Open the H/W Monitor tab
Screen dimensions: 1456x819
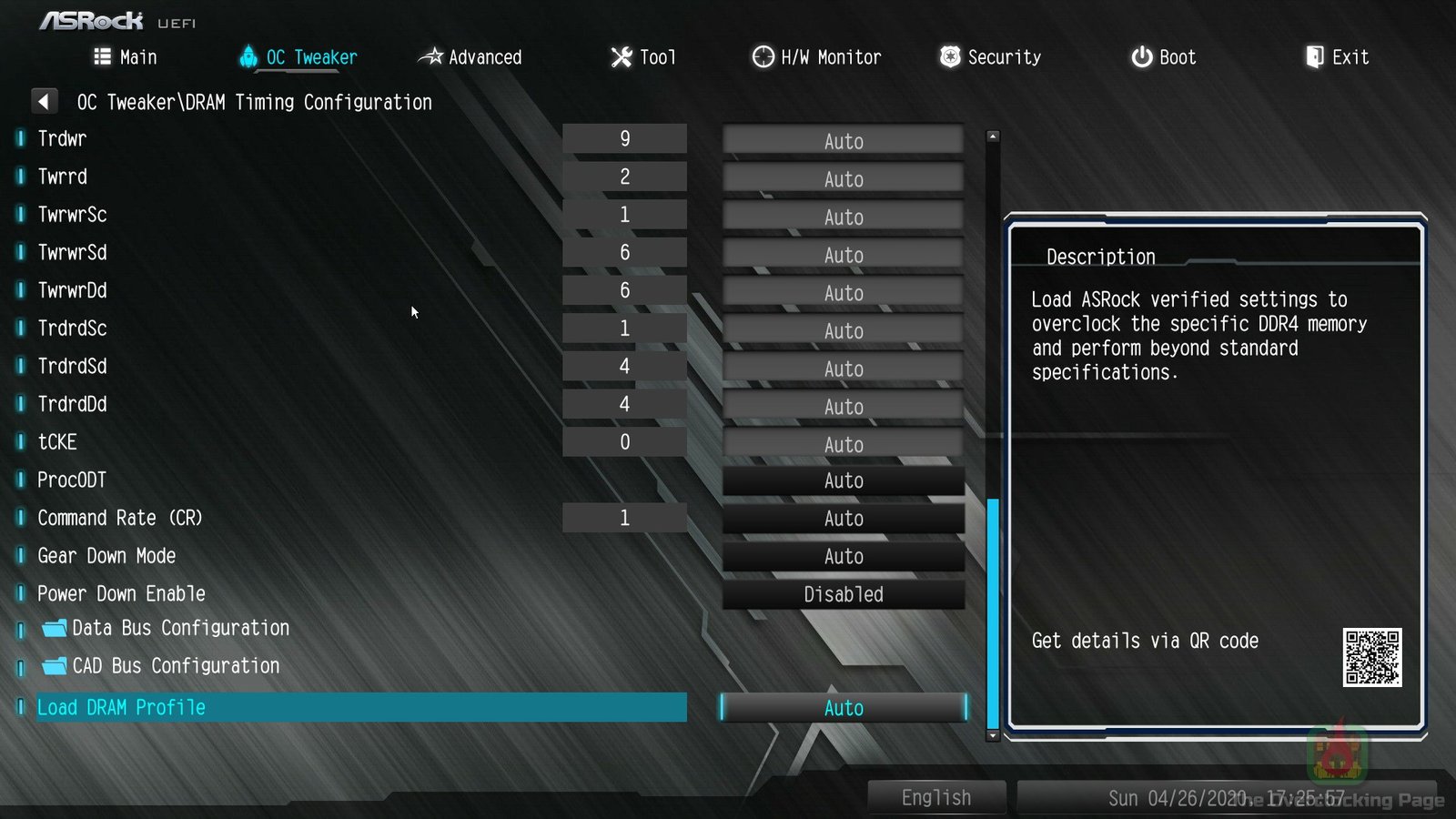click(x=816, y=57)
